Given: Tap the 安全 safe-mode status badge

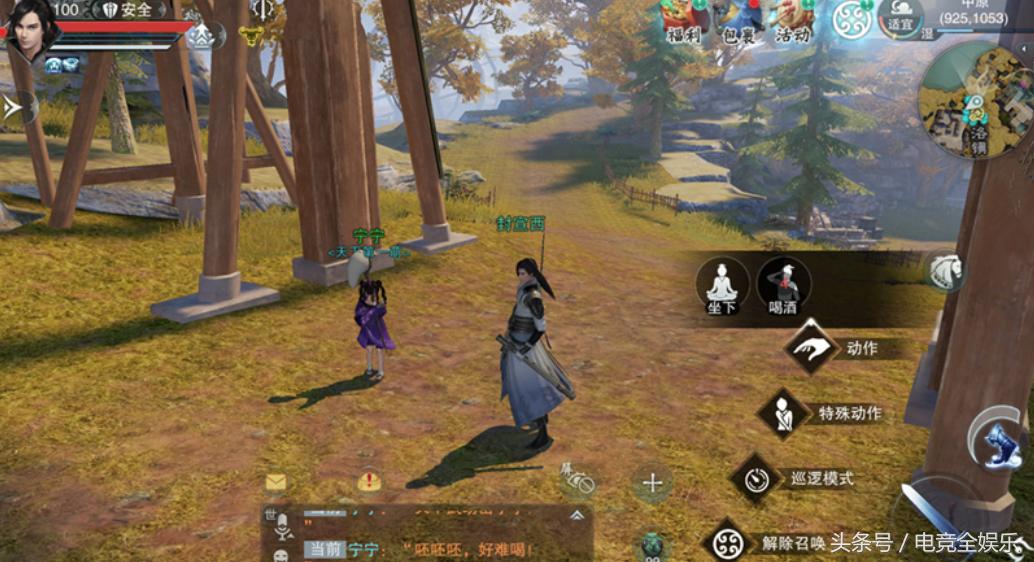Looking at the screenshot, I should coord(127,10).
